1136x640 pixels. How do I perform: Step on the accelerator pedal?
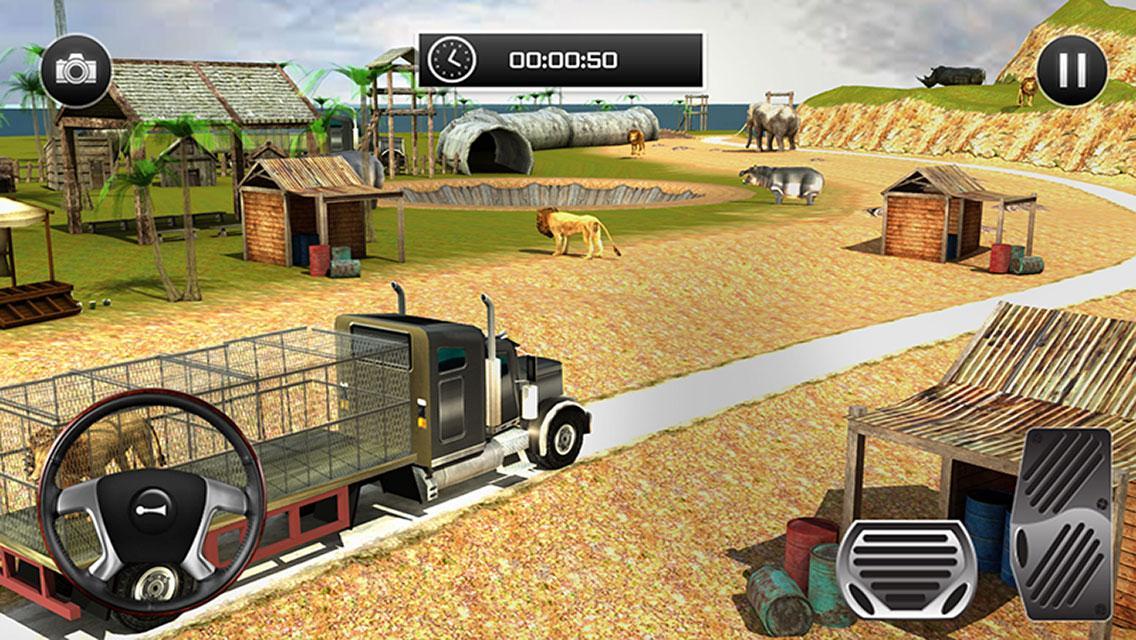pyautogui.click(x=1062, y=523)
